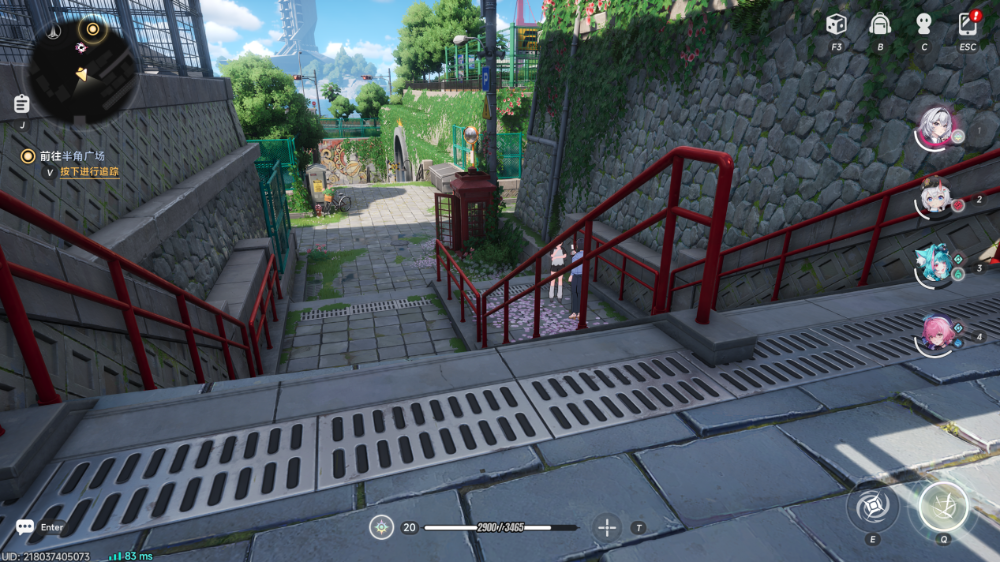Screen dimensions: 1000x562
Task: Open the chat speech bubble
Action: pyautogui.click(x=25, y=527)
